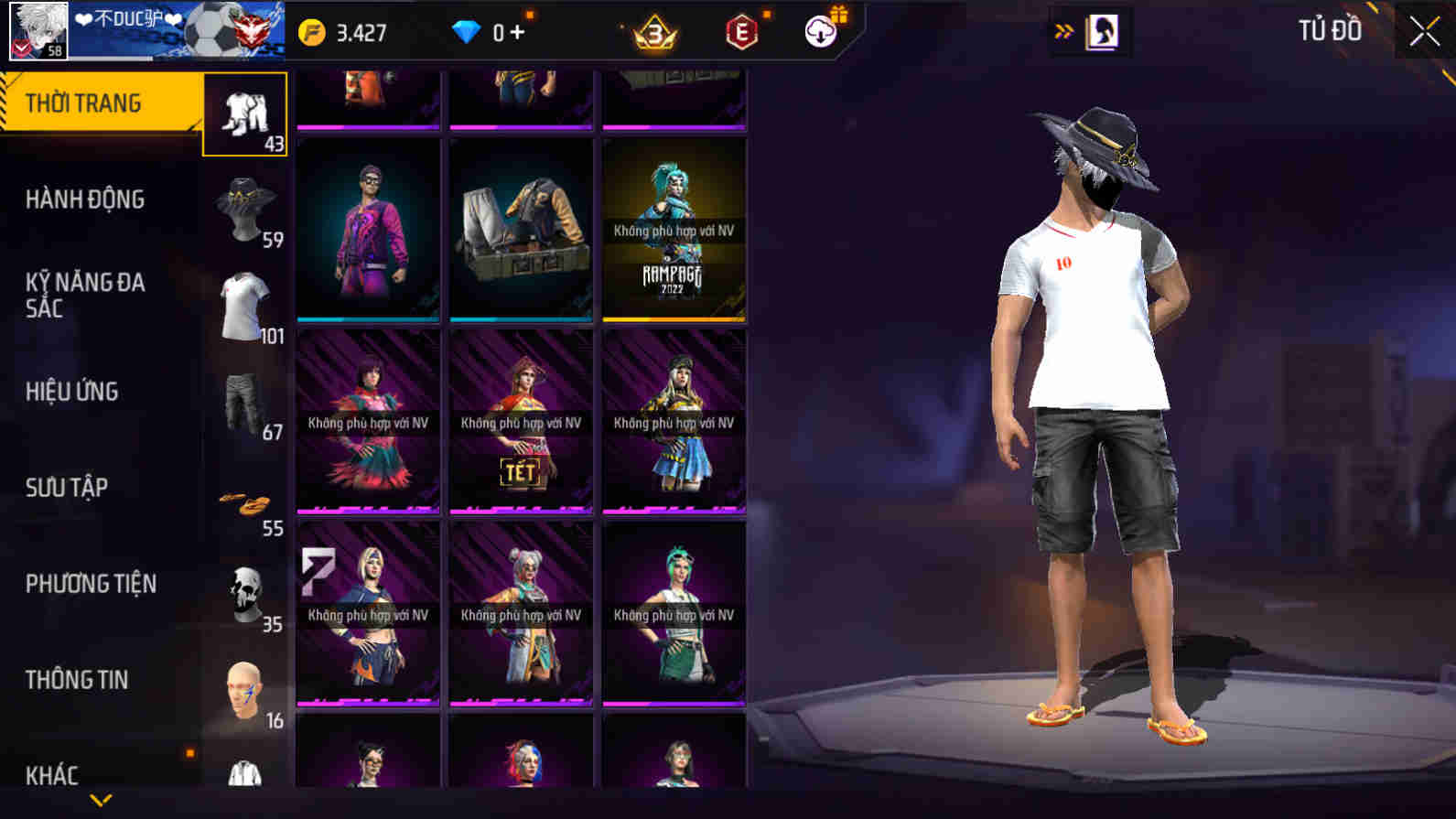The image size is (1456, 819).
Task: Select the sandals category icon showing 55
Action: [x=244, y=499]
